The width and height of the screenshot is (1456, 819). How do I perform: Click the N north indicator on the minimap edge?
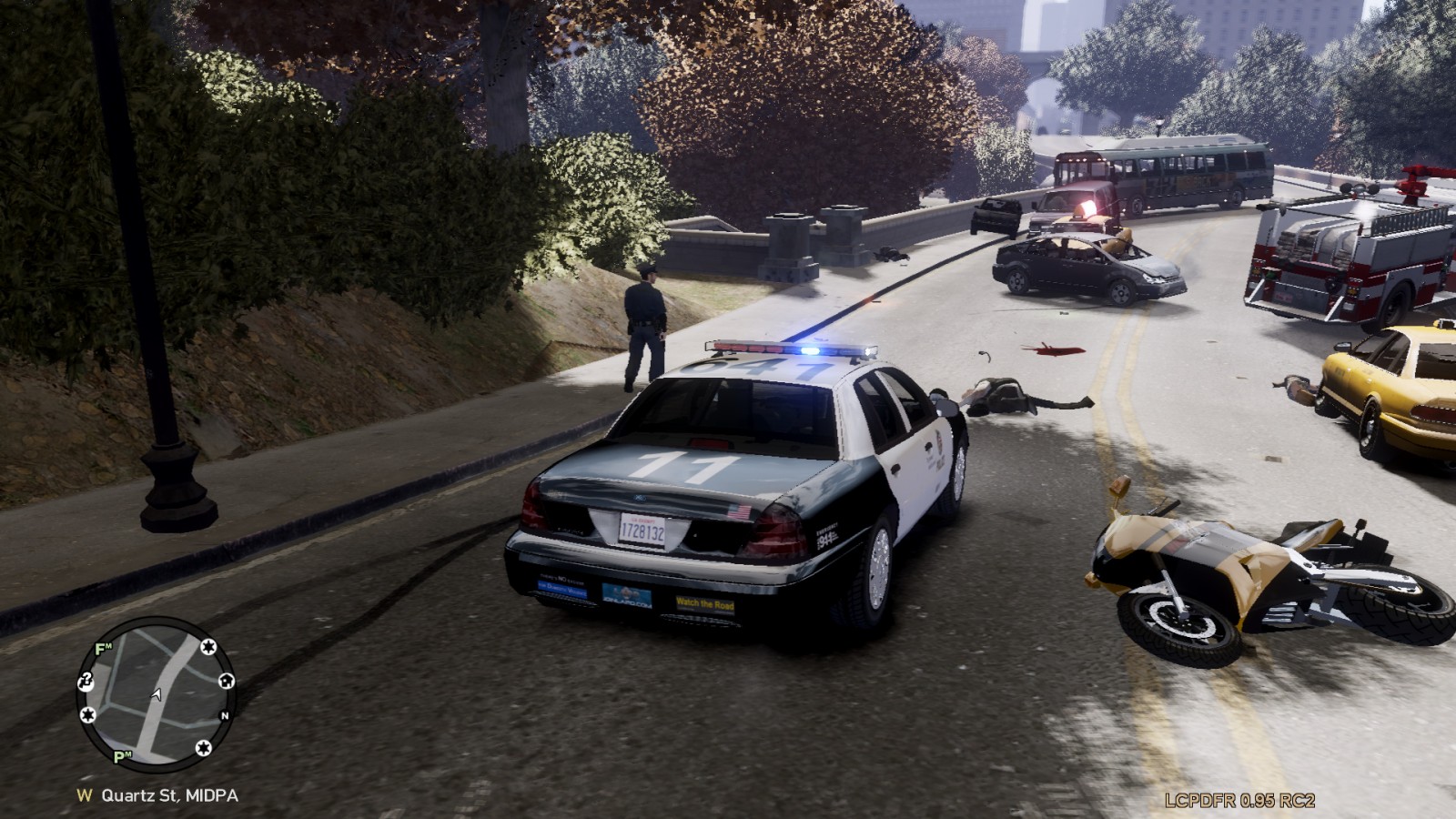coord(225,716)
